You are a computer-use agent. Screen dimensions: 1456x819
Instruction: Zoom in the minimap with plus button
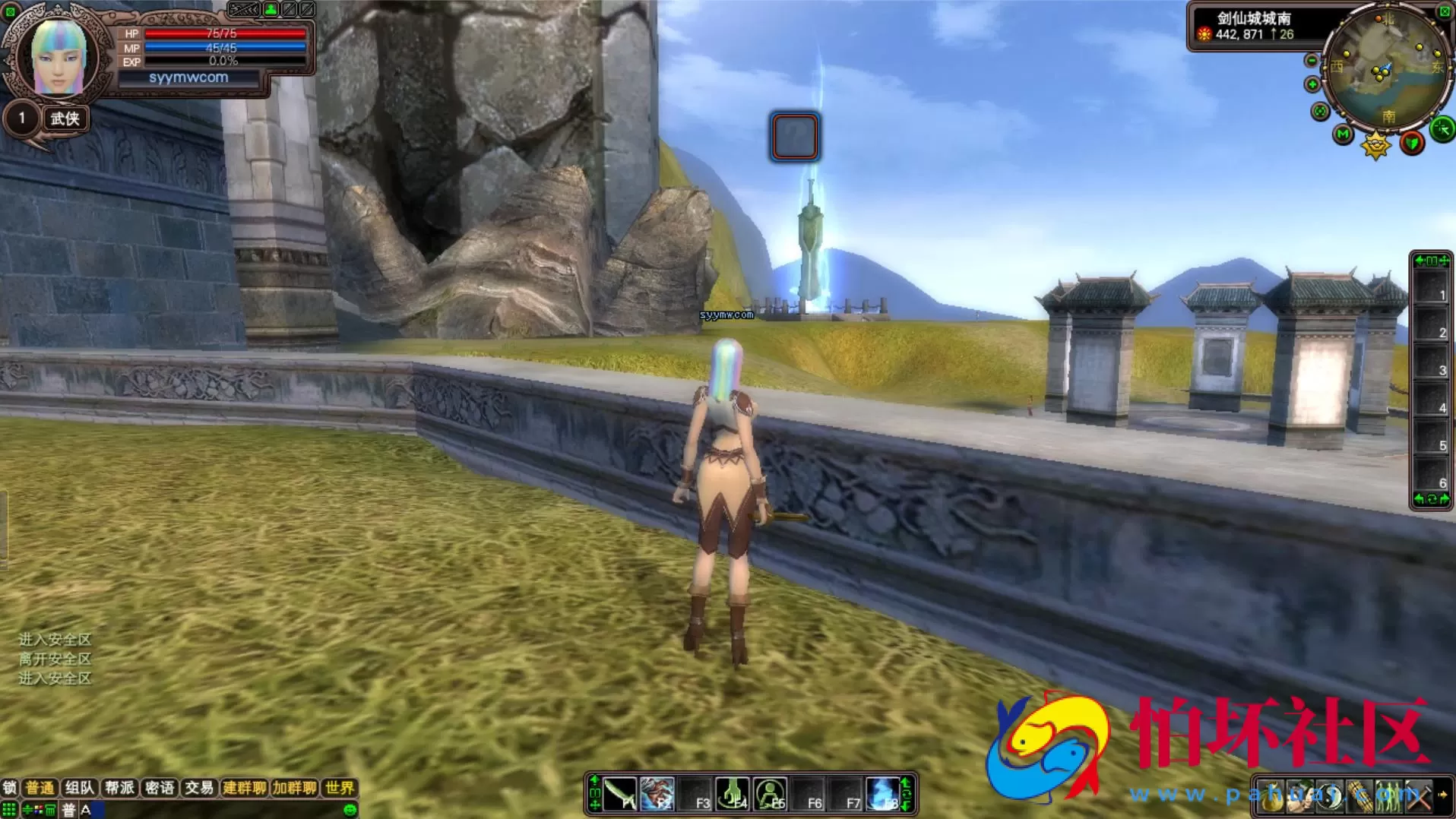tap(1312, 84)
